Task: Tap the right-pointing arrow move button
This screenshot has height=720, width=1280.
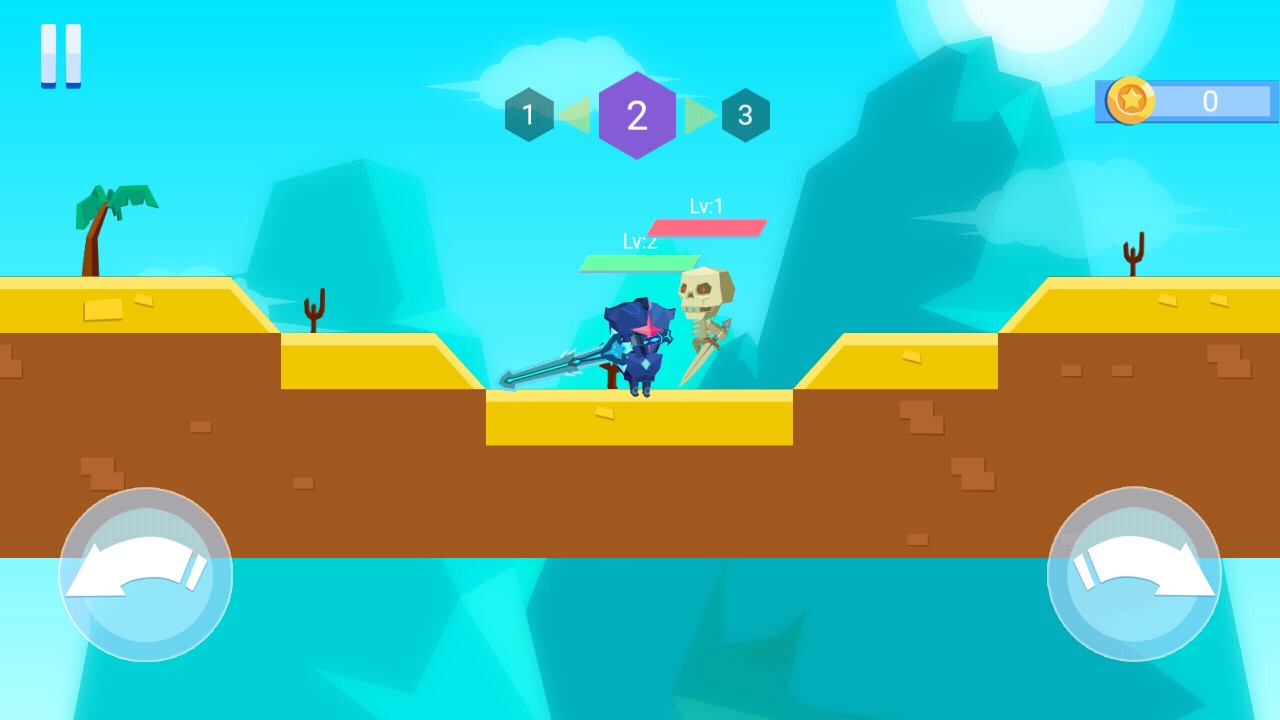Action: [1134, 574]
